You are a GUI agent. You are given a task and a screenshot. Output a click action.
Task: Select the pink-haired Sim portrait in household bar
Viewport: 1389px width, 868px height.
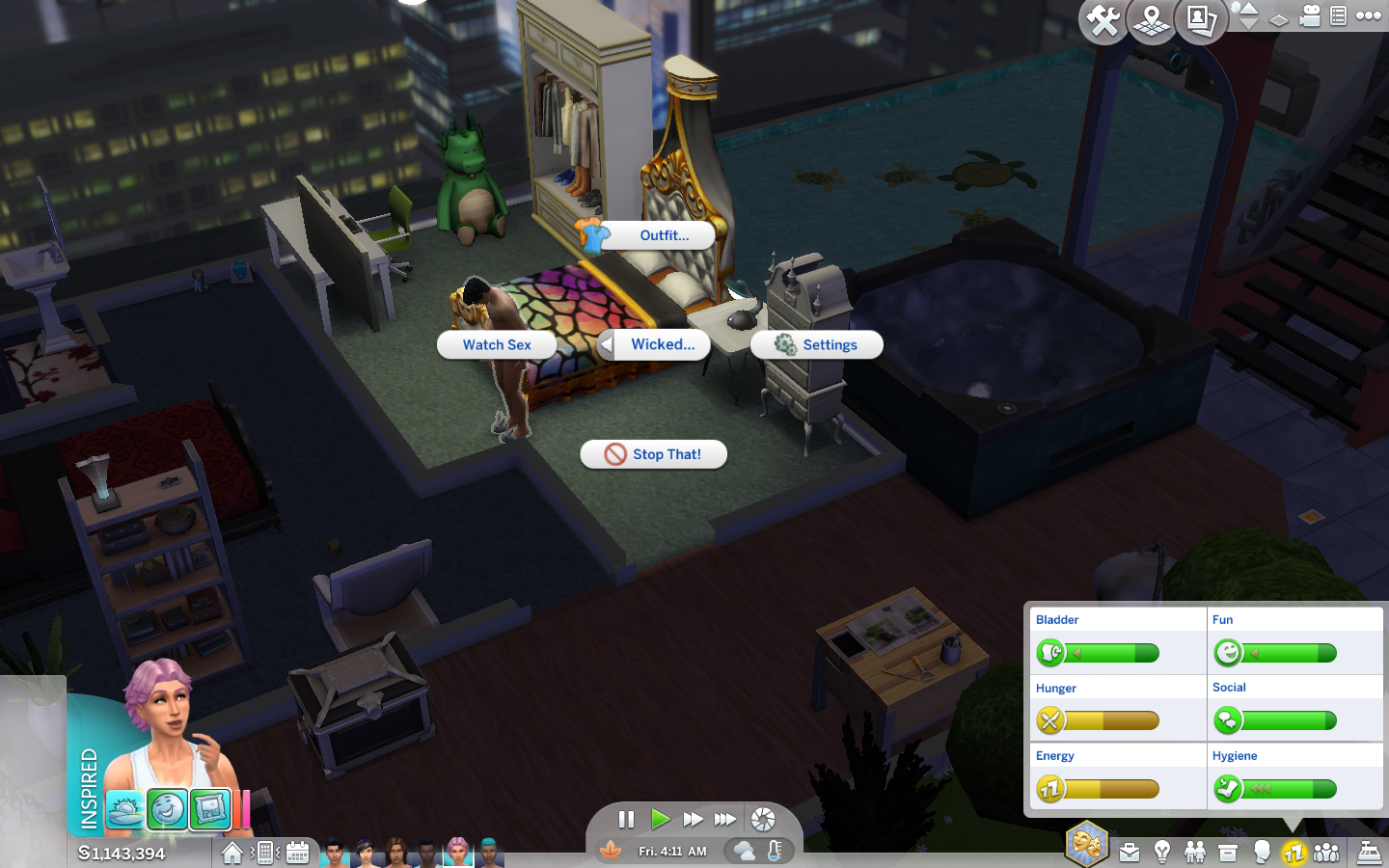tap(458, 852)
